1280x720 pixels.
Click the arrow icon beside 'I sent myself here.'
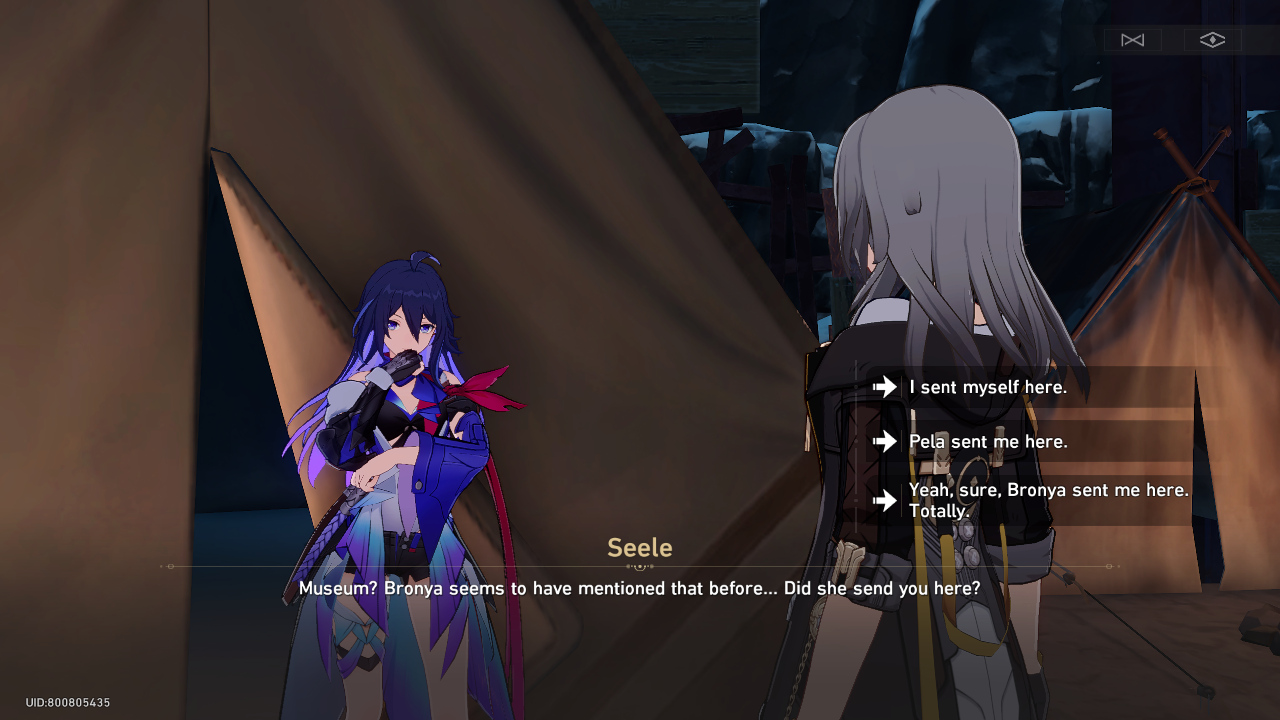(x=884, y=387)
